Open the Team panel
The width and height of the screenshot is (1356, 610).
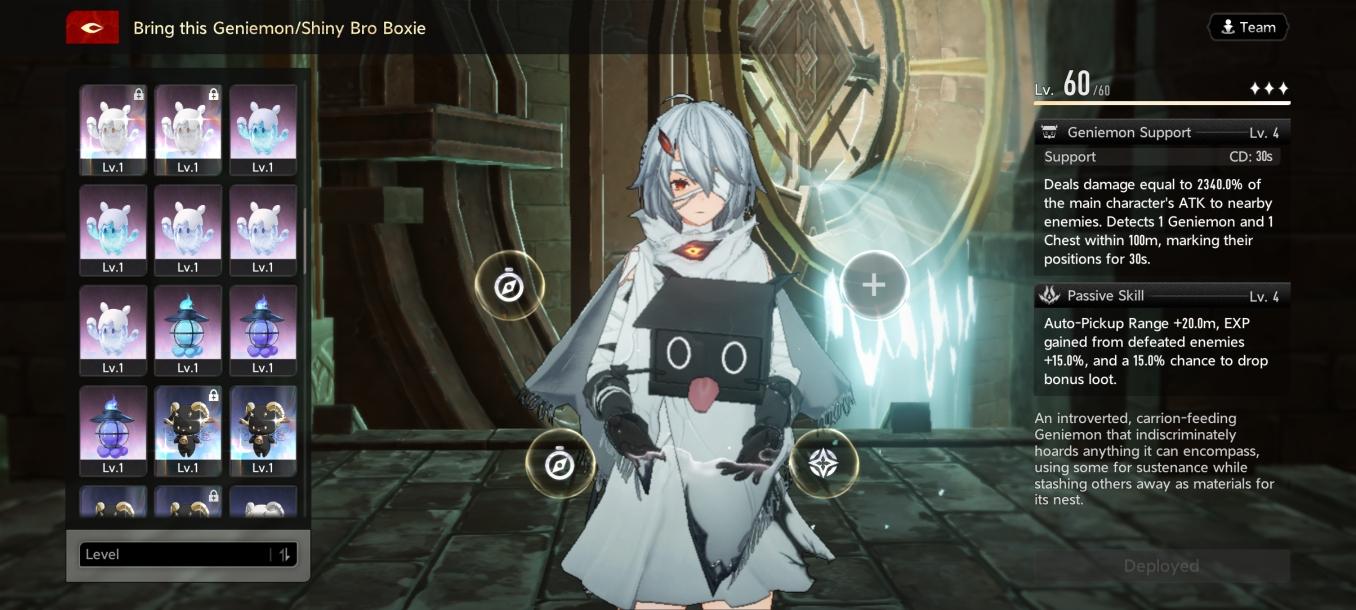point(1247,28)
